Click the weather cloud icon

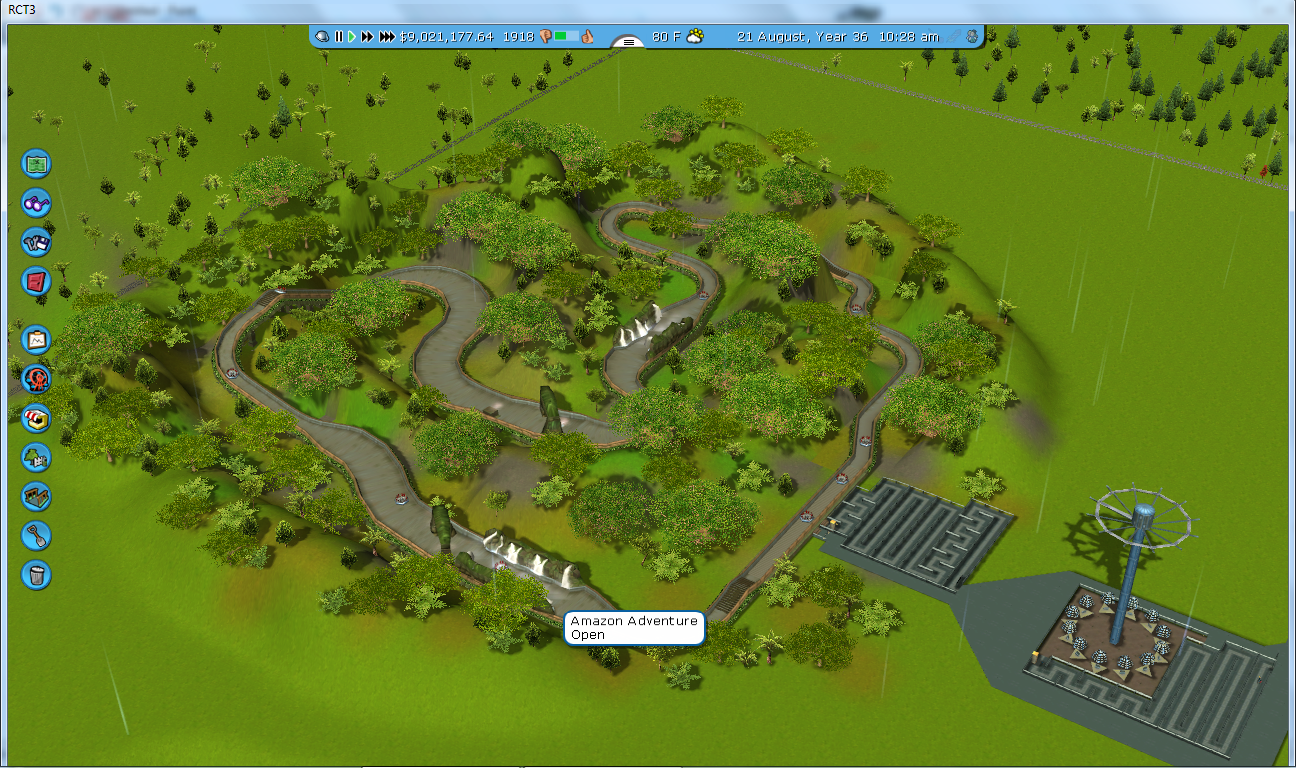tap(695, 36)
